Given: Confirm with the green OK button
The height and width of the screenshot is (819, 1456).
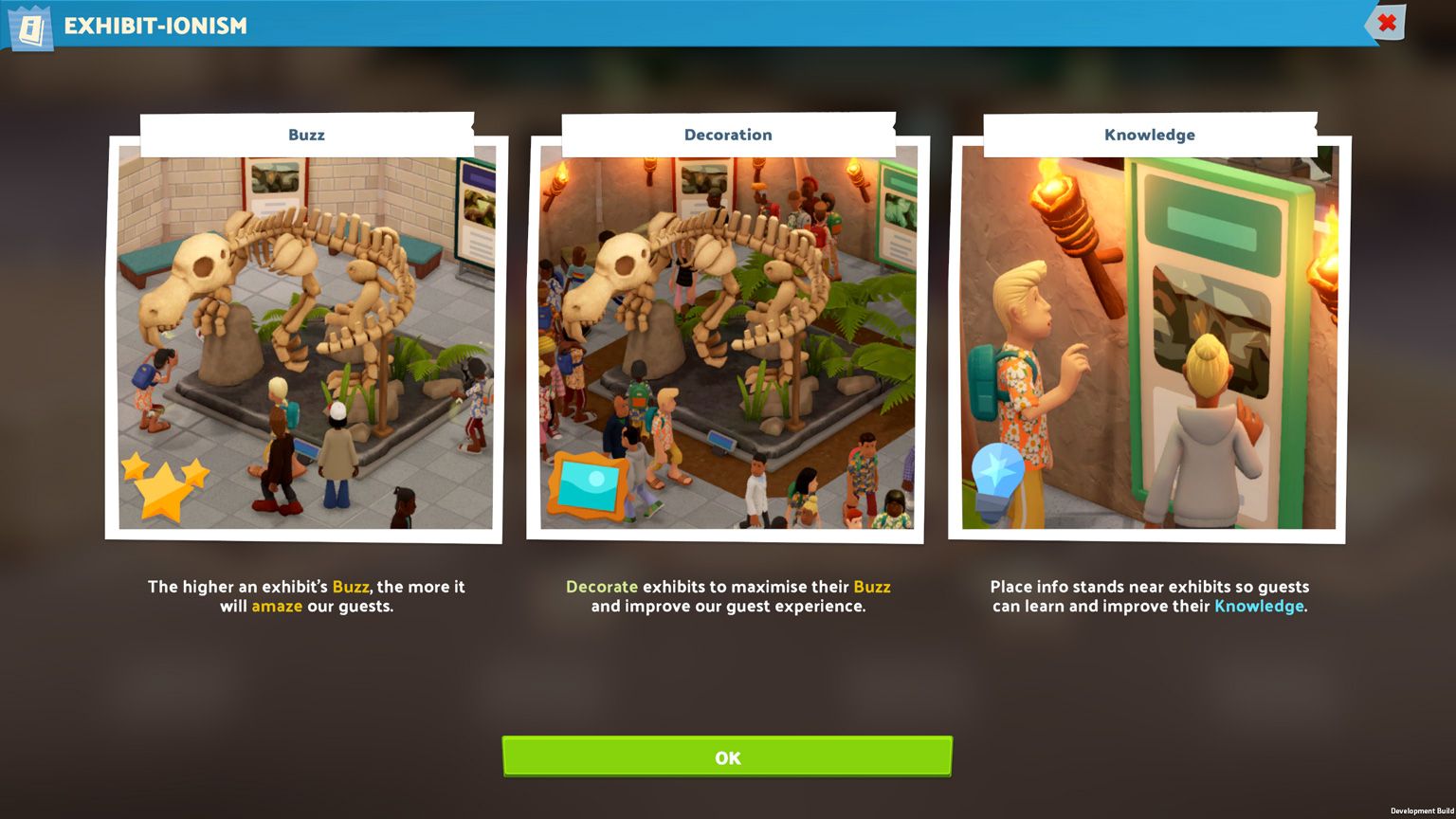Looking at the screenshot, I should 727,756.
